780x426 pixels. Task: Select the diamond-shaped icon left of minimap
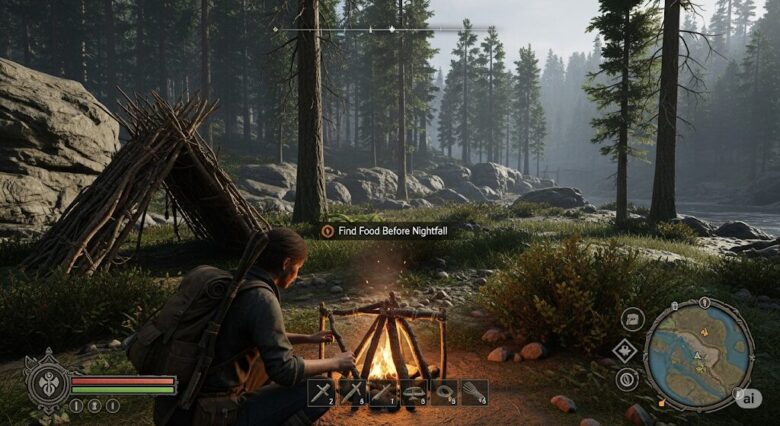tap(624, 350)
